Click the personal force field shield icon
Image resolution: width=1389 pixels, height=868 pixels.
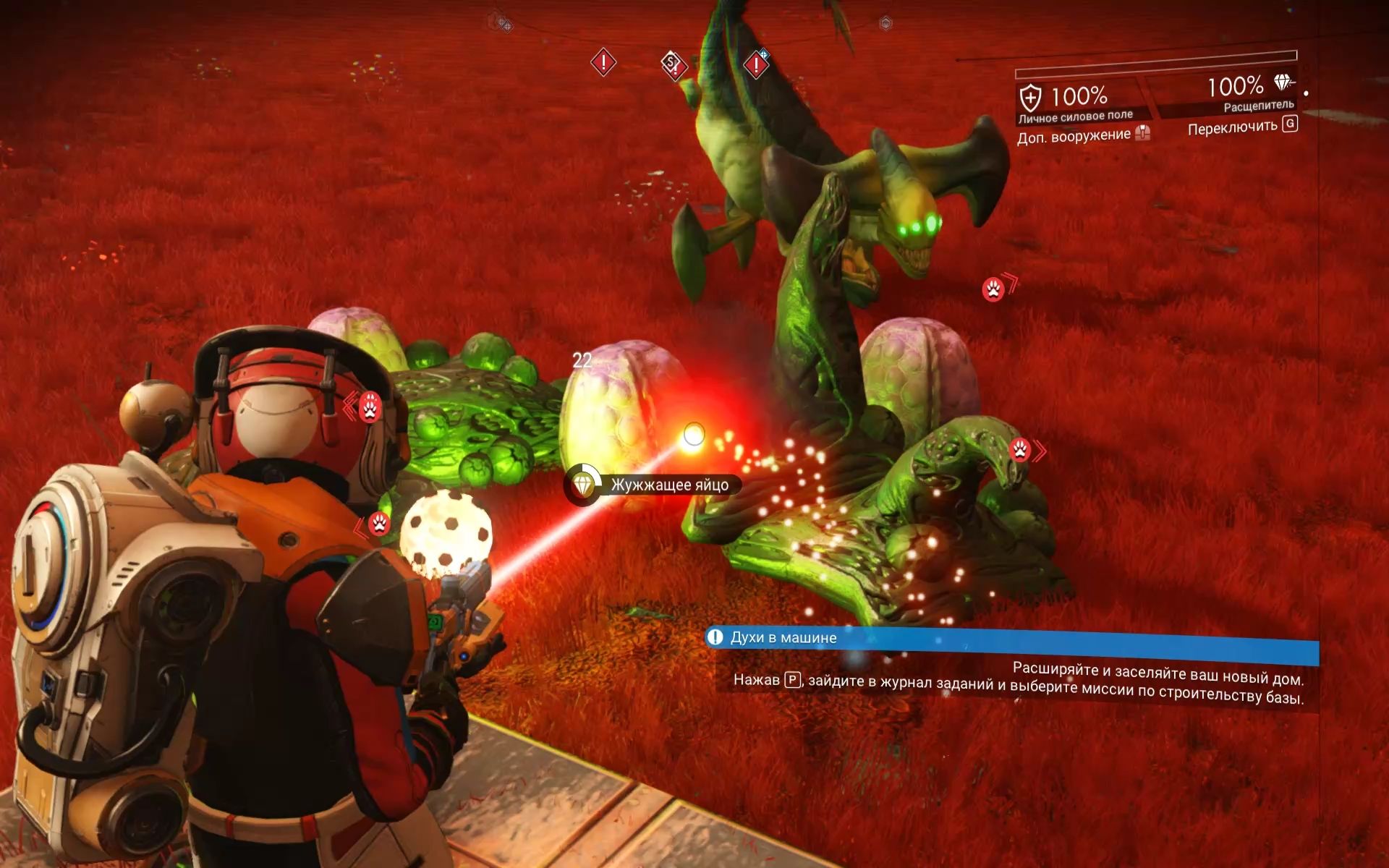point(1030,98)
